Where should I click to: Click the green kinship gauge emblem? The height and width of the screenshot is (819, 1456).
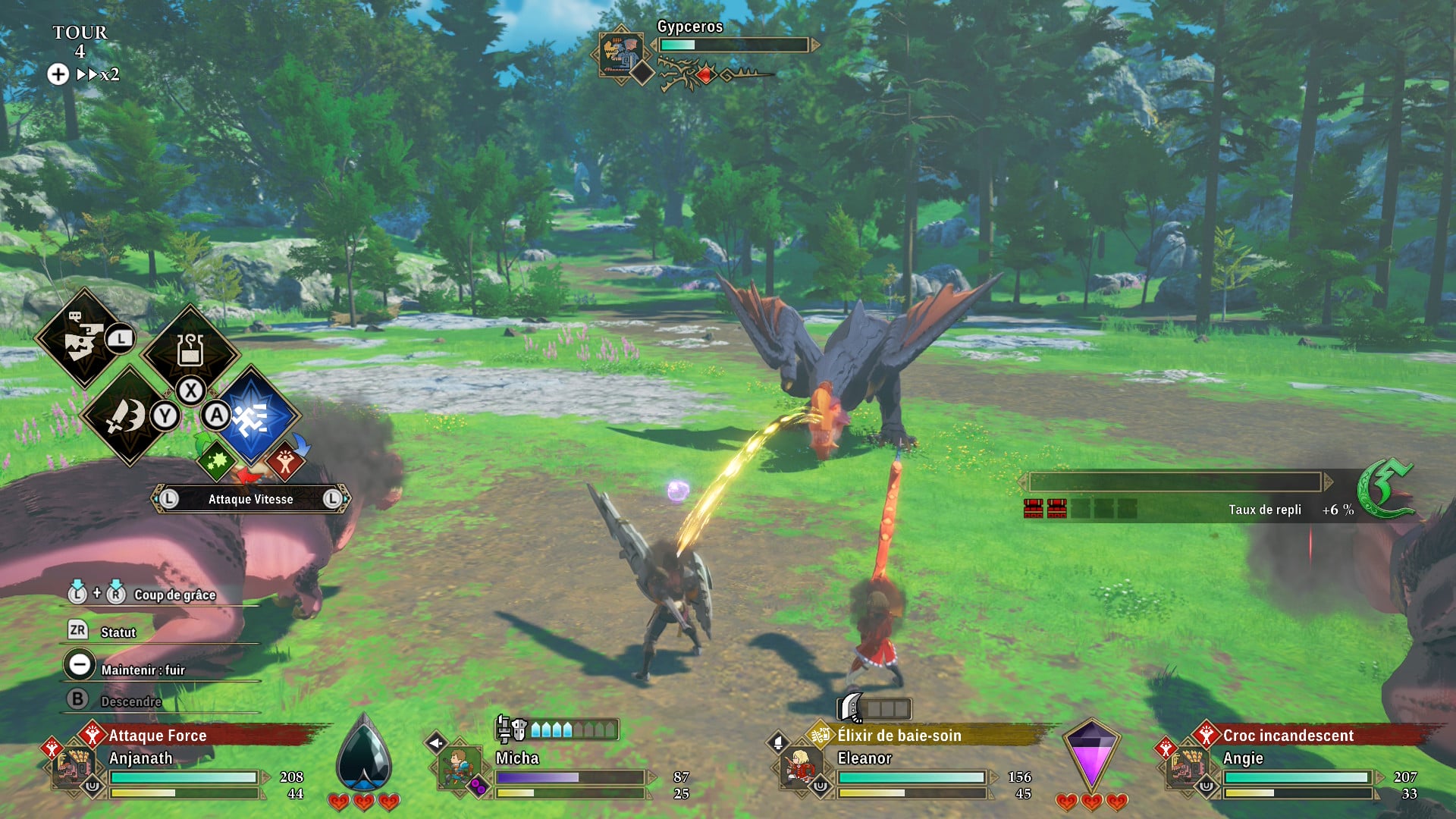click(1384, 489)
